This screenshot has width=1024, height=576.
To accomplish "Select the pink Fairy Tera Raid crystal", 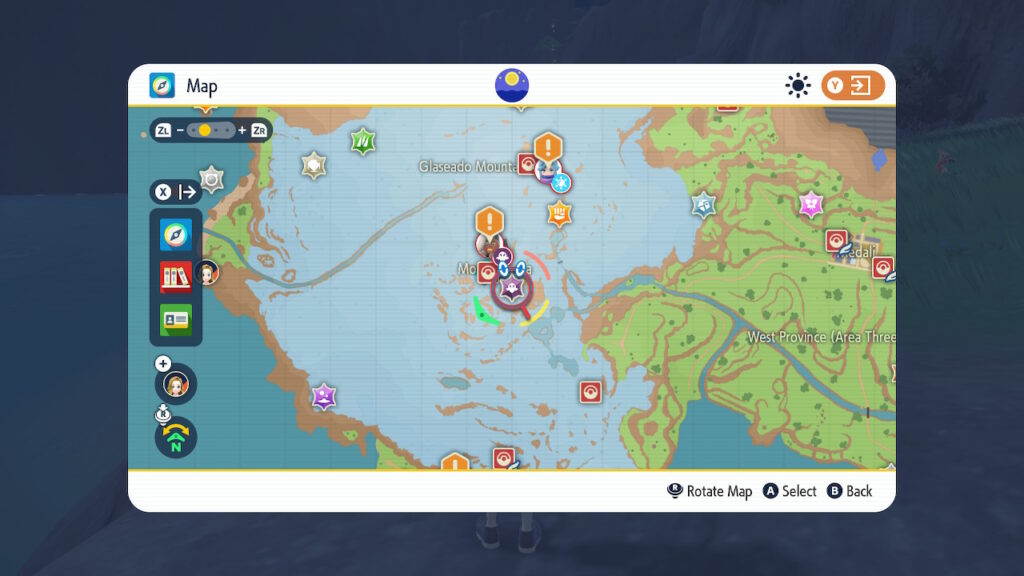I will tap(811, 205).
